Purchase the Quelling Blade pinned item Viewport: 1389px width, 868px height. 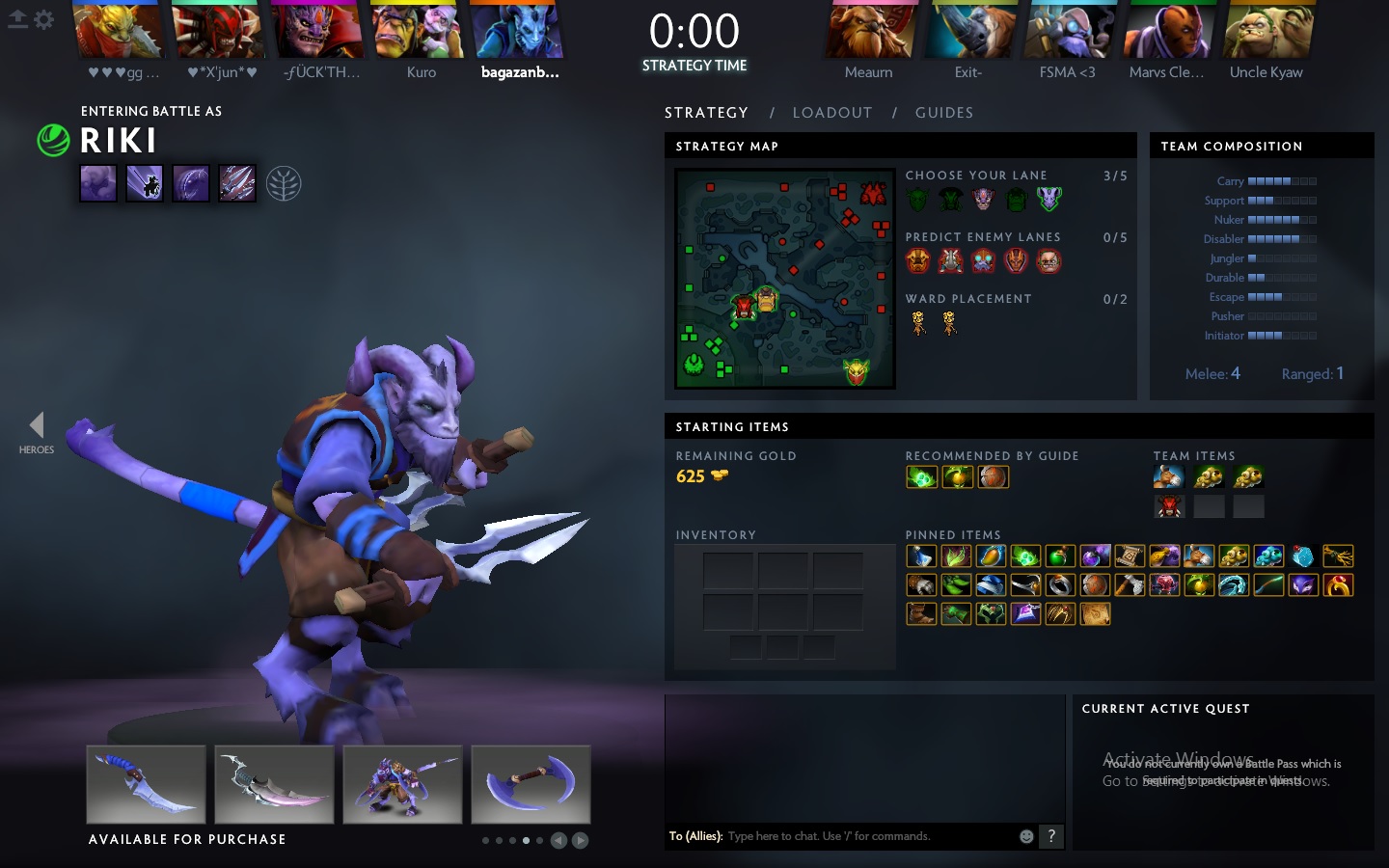[1130, 585]
